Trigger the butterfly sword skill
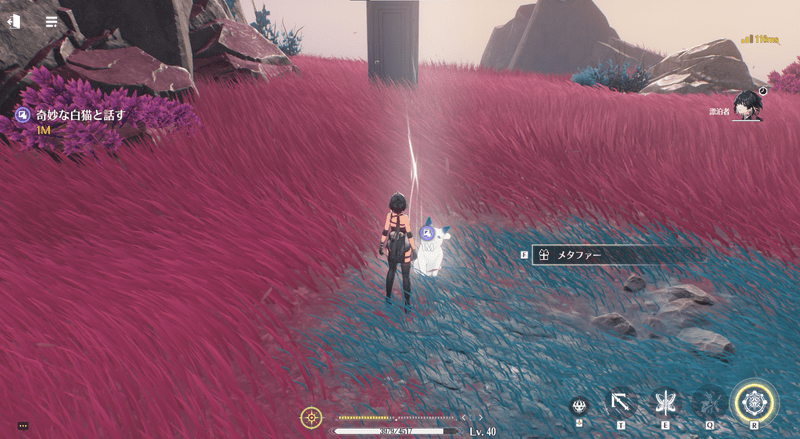Screen dimensions: 800x439 tap(663, 402)
